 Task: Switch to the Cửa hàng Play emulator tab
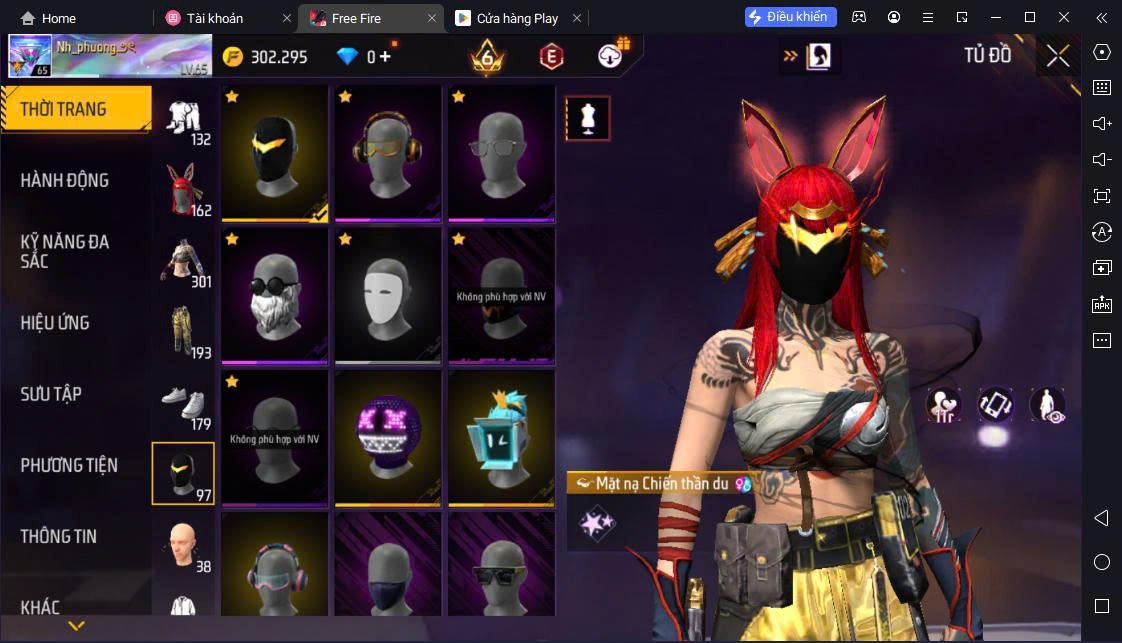518,18
